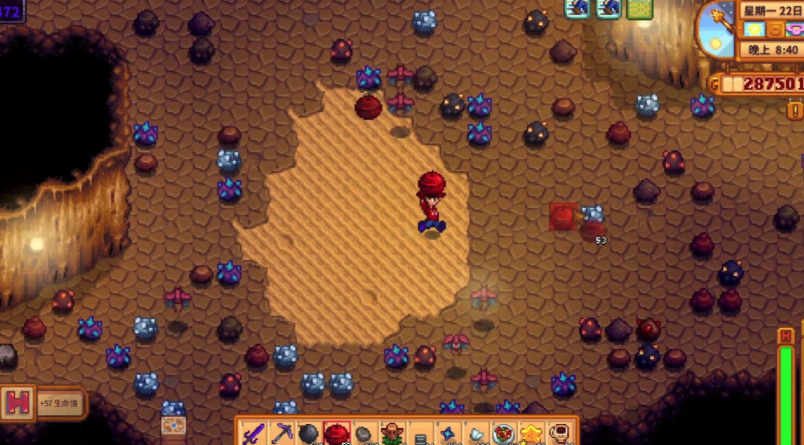Select the white quartz hotbar slot
804x445 pixels.
476,435
